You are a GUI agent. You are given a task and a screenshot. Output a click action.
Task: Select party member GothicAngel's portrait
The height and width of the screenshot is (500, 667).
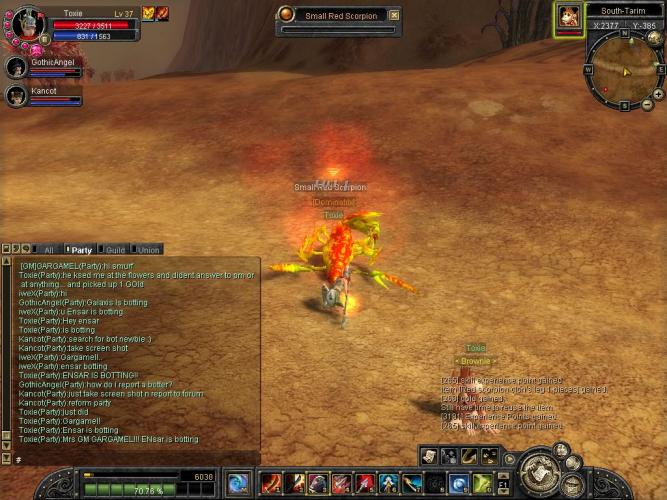click(16, 67)
